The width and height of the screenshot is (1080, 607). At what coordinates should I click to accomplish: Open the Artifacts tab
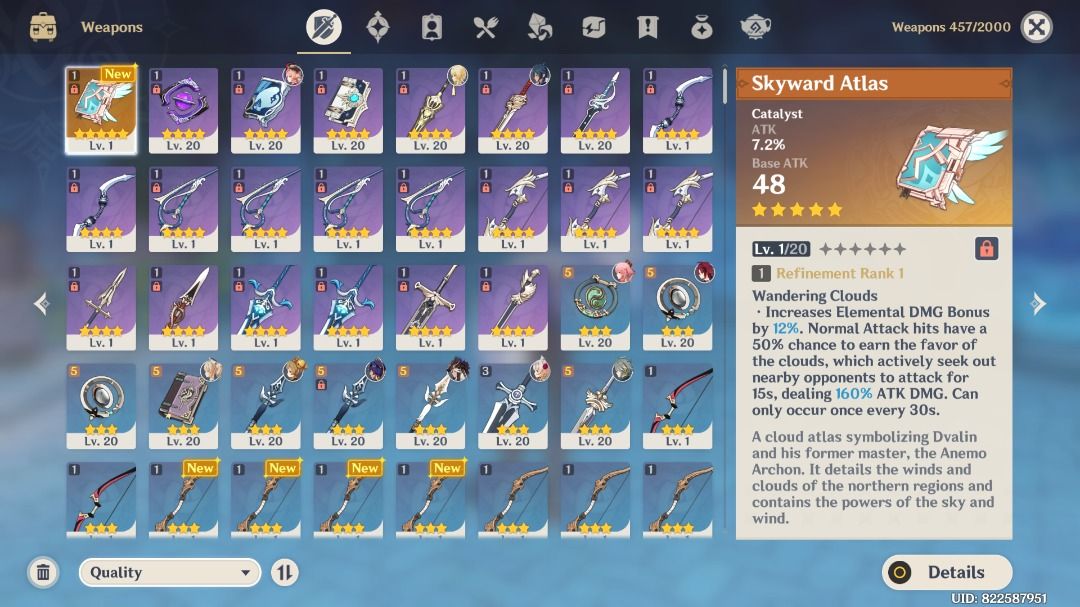pyautogui.click(x=377, y=27)
